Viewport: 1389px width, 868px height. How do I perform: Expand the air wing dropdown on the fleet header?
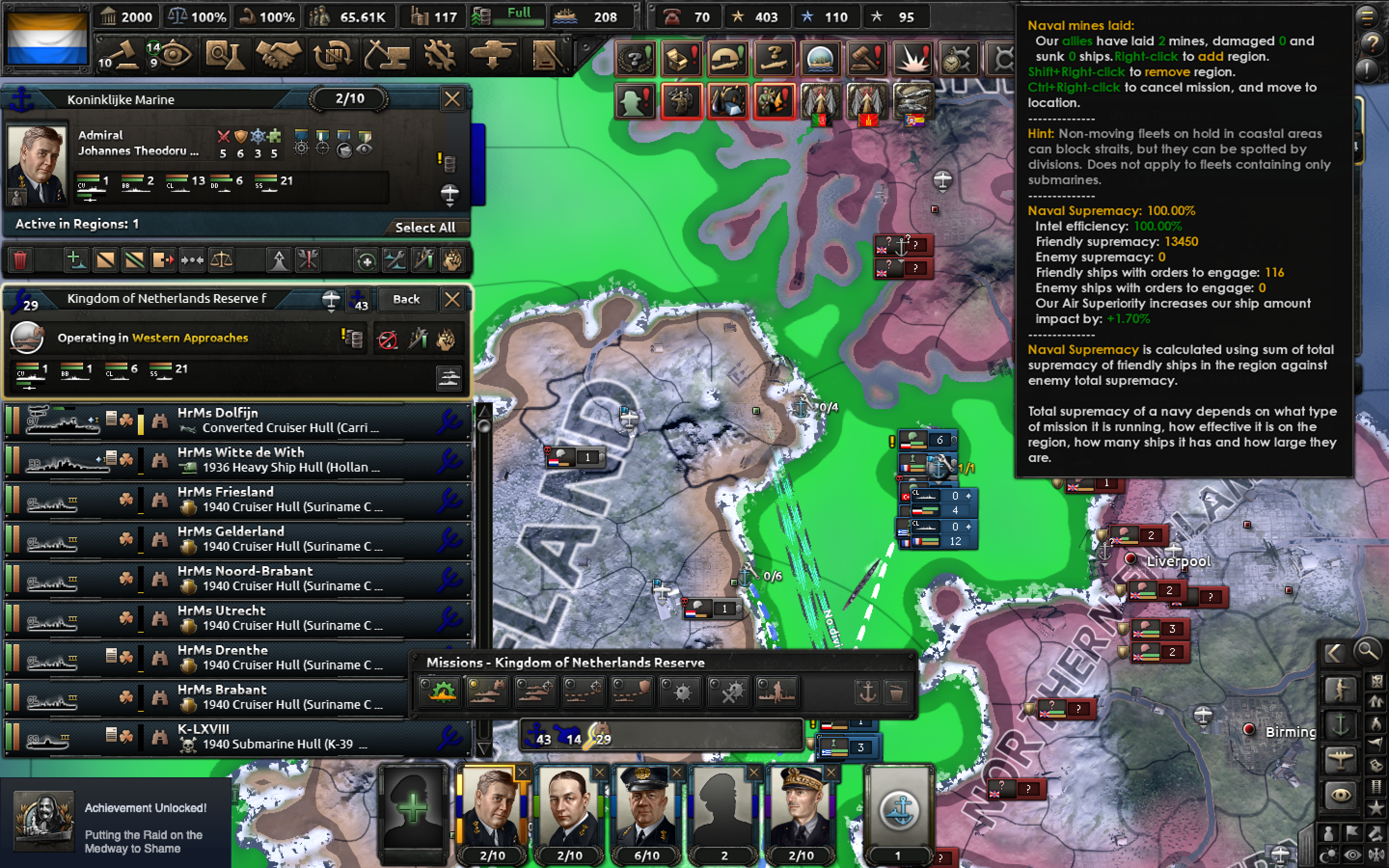coord(331,301)
